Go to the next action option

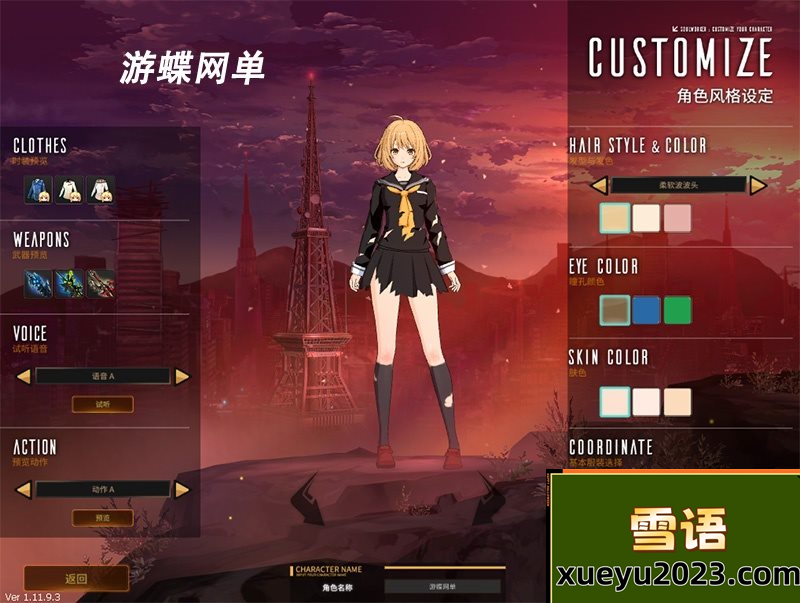[x=182, y=489]
